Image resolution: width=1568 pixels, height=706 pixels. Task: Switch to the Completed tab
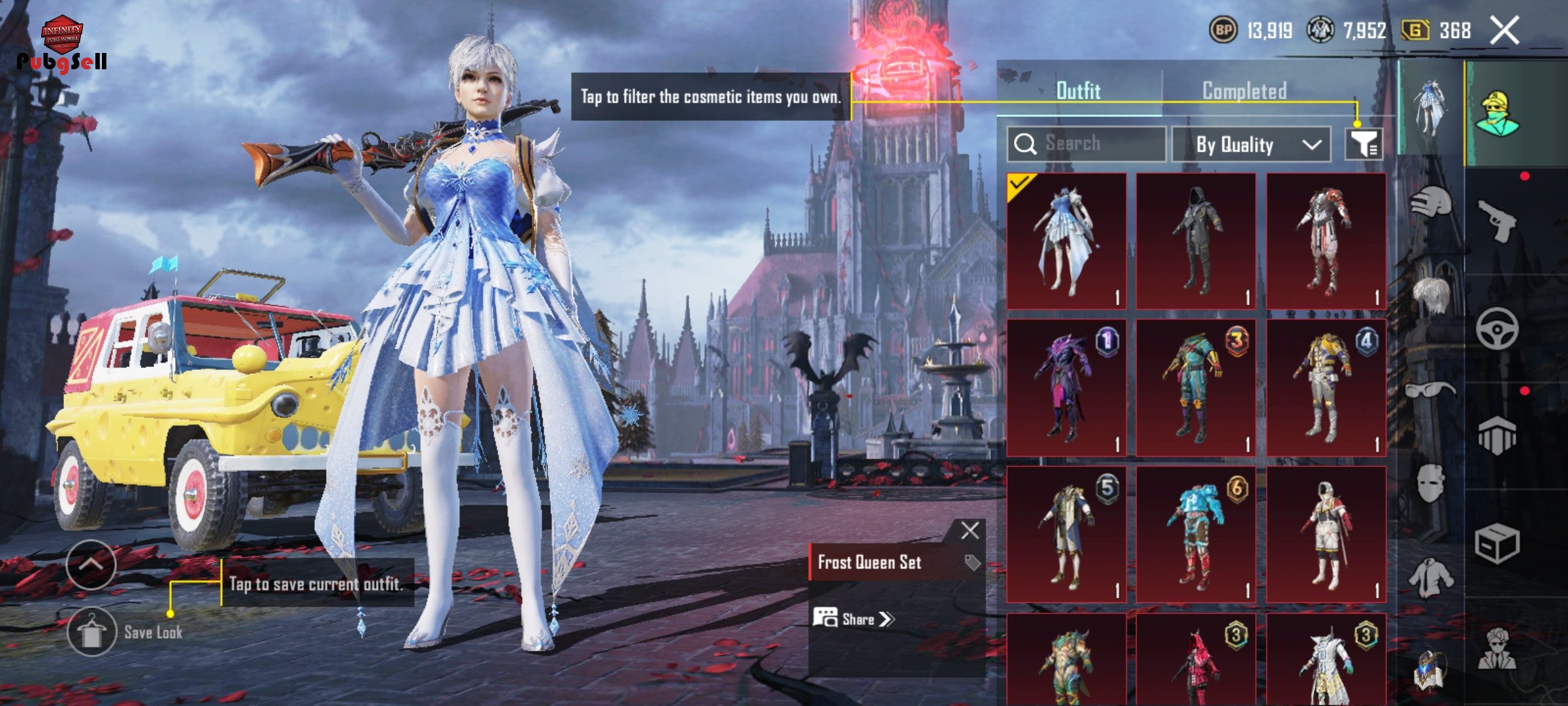(1244, 91)
